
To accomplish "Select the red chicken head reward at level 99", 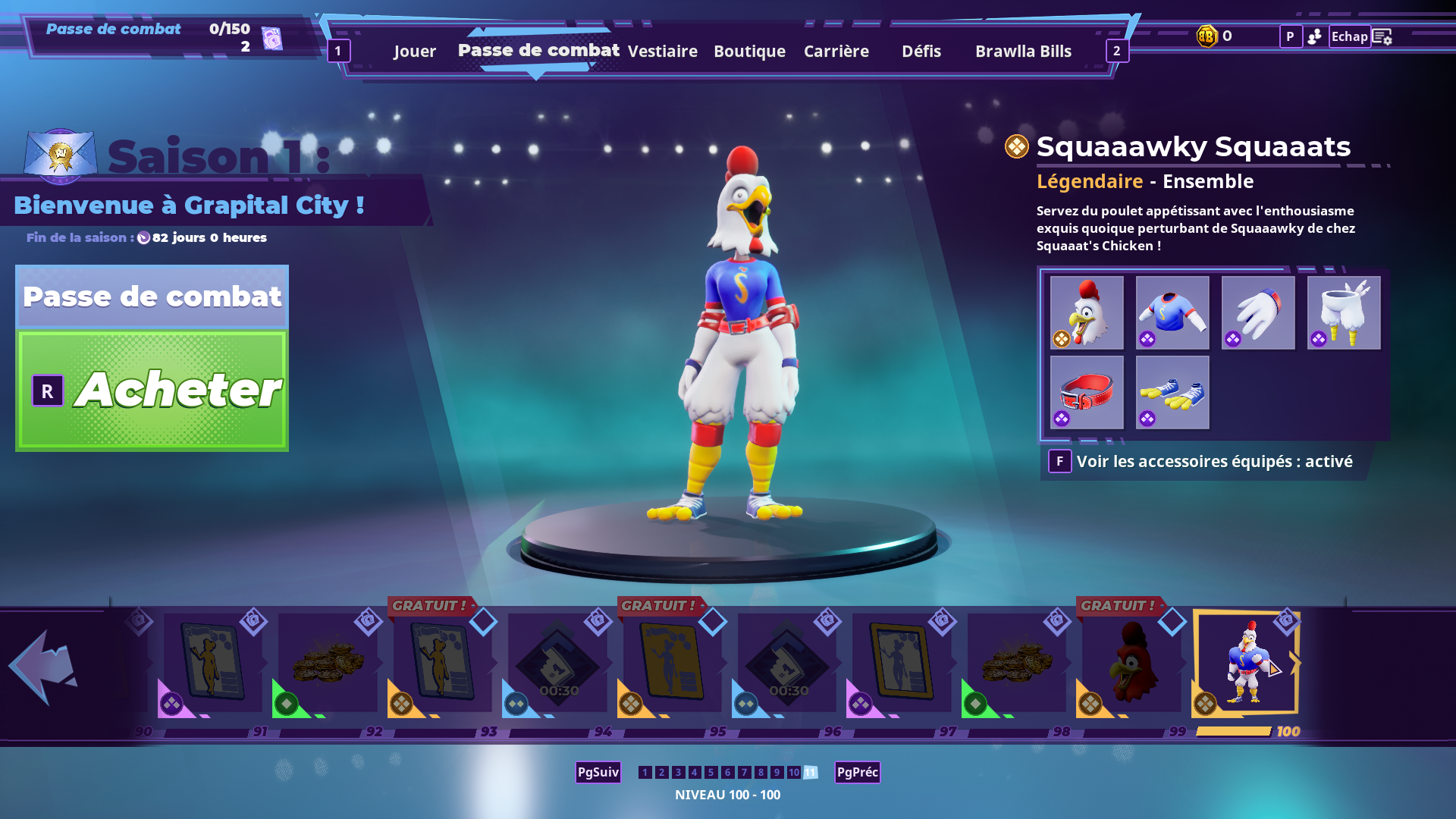I will tap(1131, 664).
